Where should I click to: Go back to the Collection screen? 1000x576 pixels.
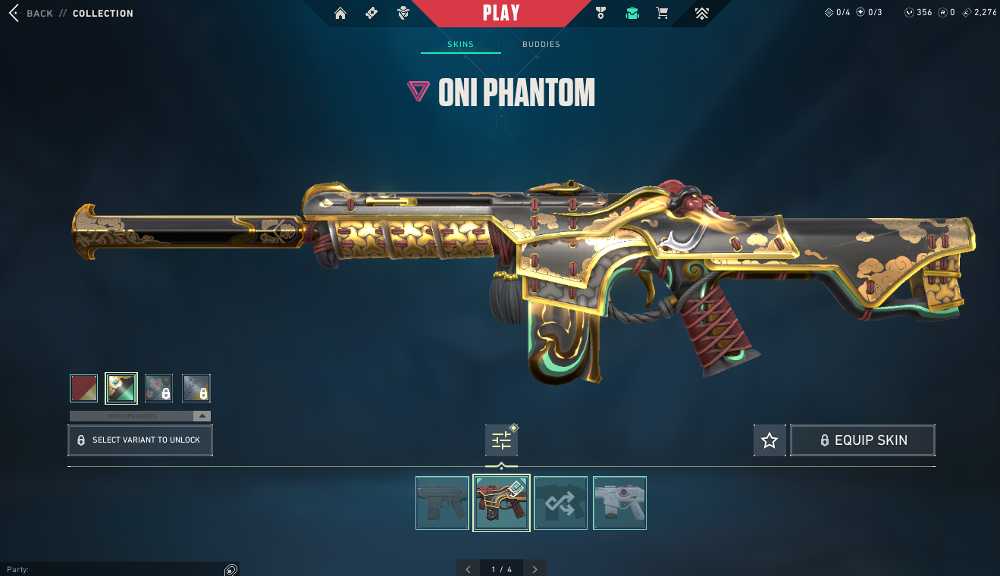[28, 13]
